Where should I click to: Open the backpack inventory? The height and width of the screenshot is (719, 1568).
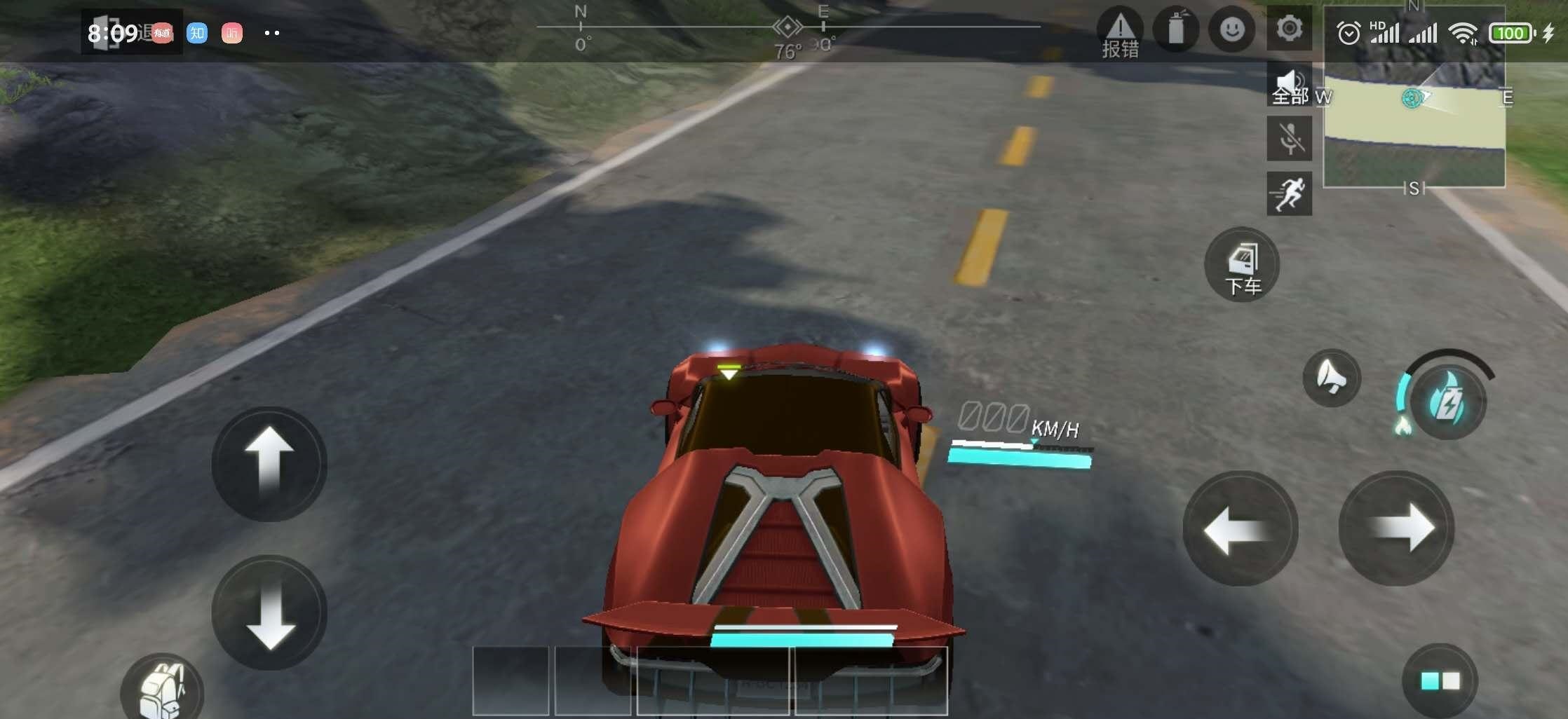(x=162, y=689)
